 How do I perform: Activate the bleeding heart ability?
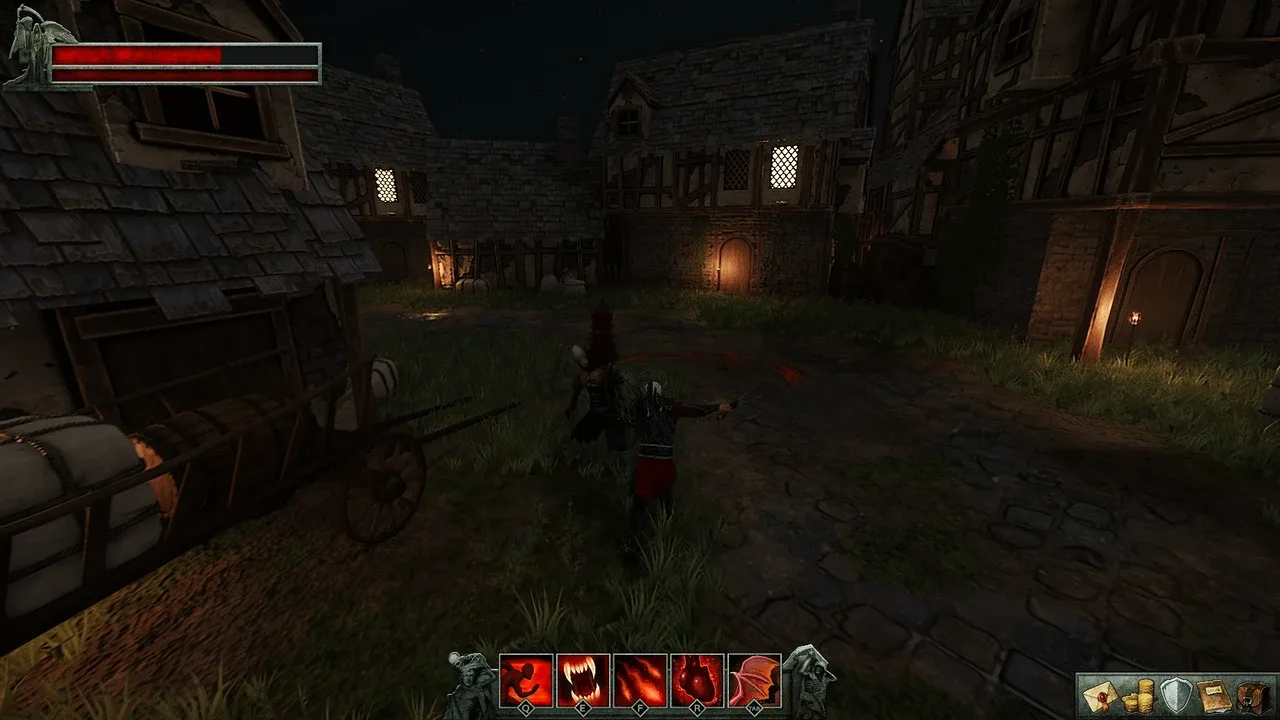(x=697, y=680)
